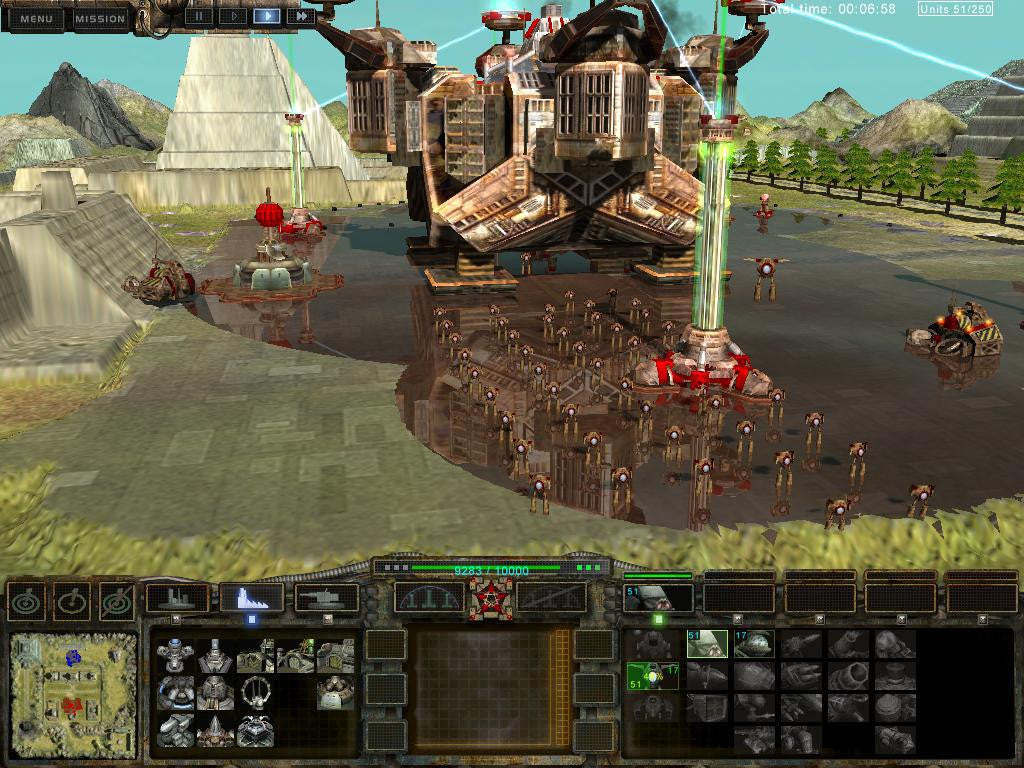
Task: Switch to the gun turret defenses tab
Action: 327,599
